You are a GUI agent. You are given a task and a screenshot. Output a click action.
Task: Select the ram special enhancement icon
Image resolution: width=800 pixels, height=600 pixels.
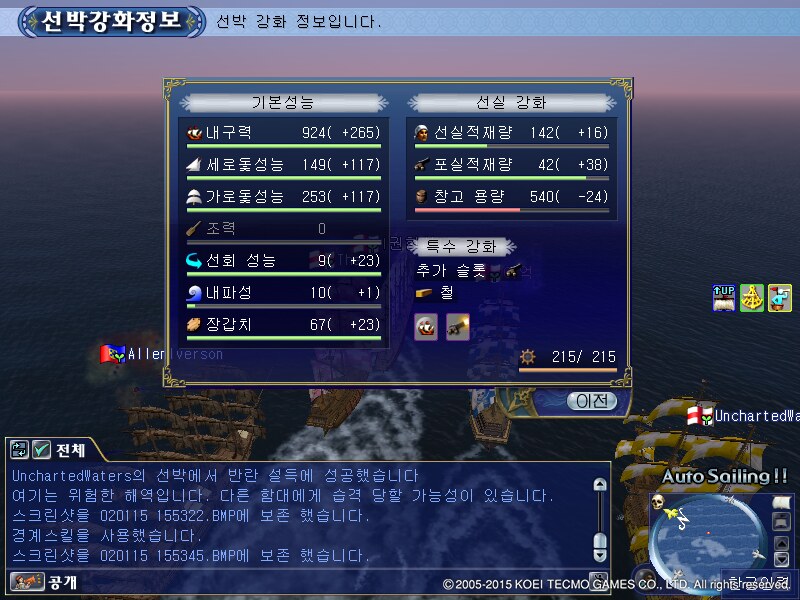point(427,327)
